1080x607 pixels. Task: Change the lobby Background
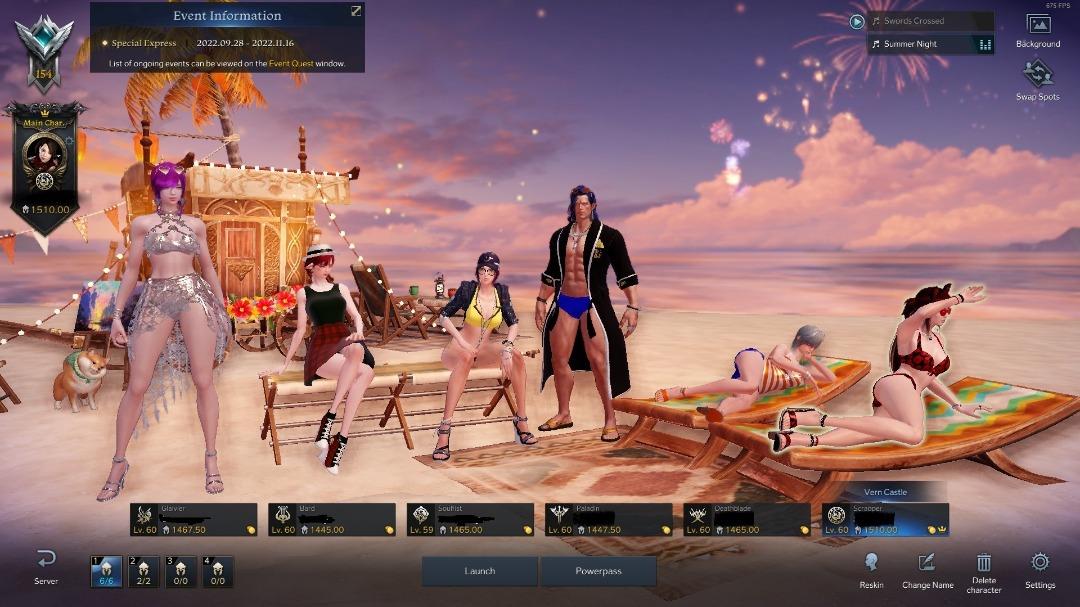(1038, 30)
